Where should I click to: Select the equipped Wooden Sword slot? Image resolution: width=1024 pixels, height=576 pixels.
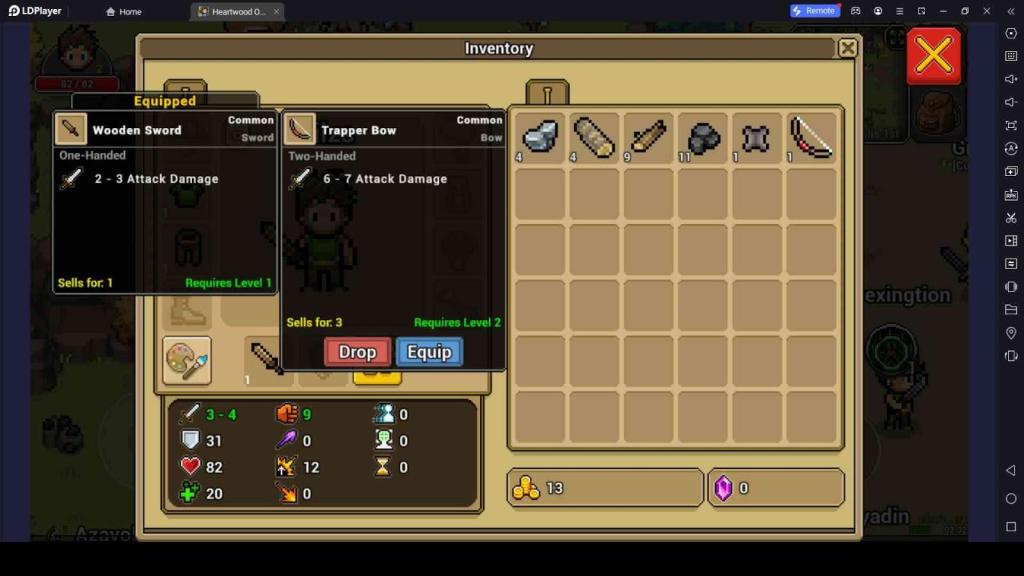pos(267,358)
